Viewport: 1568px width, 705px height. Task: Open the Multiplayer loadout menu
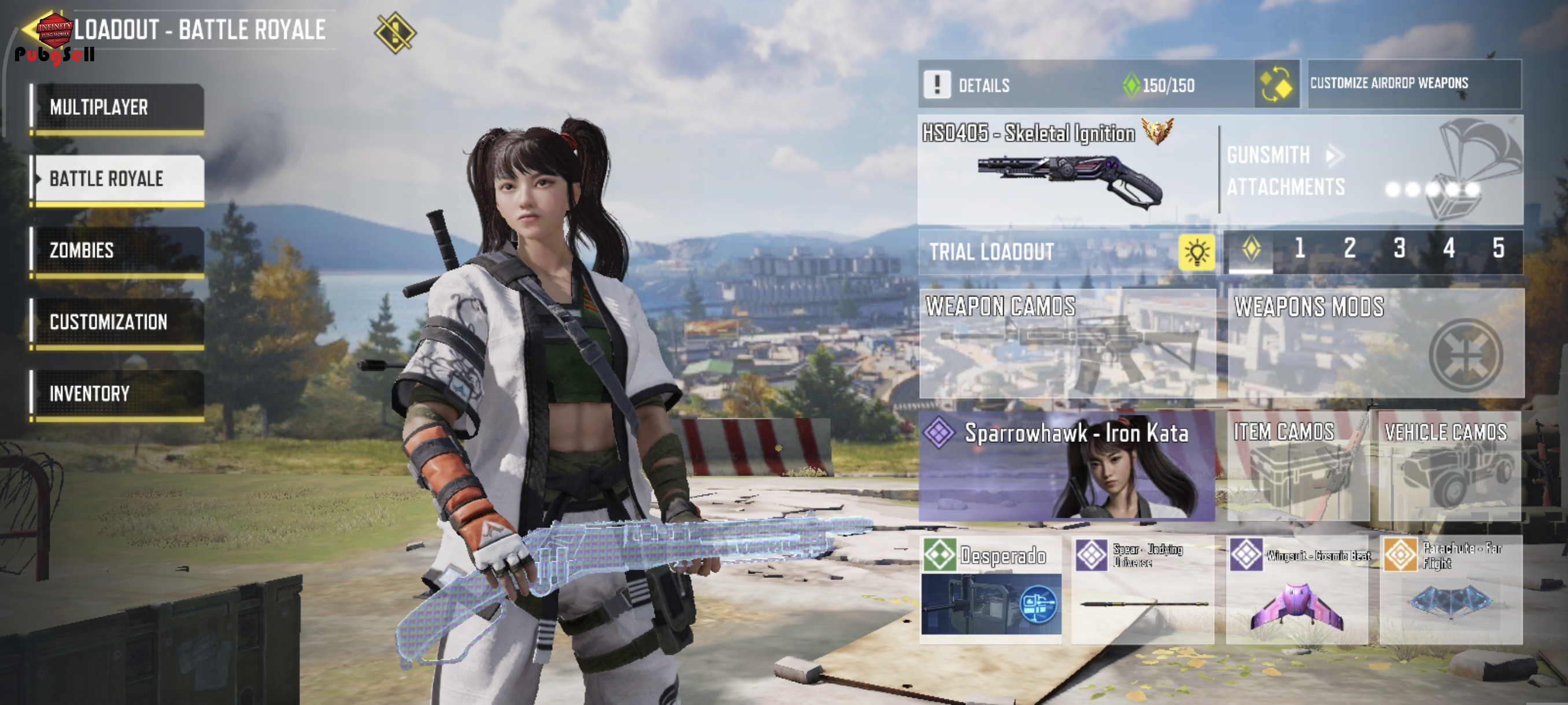pyautogui.click(x=117, y=107)
